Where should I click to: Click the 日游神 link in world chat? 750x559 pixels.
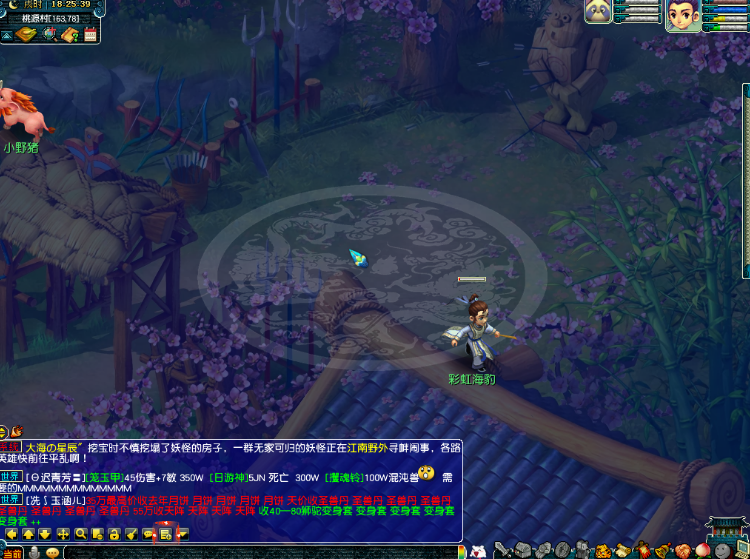[x=226, y=477]
